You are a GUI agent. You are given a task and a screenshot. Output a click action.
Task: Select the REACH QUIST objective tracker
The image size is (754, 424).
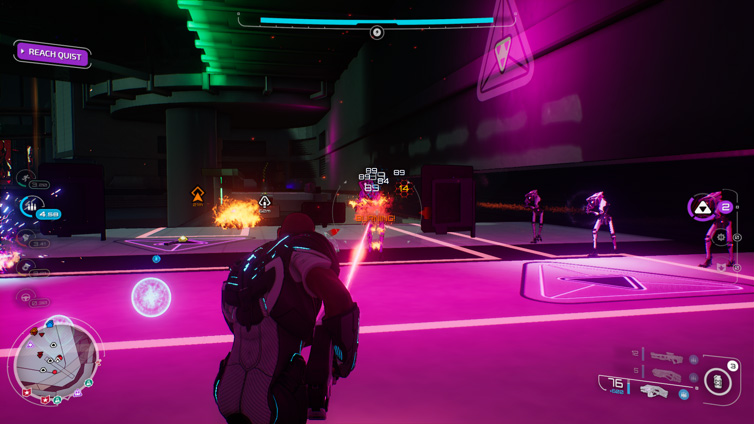53,54
